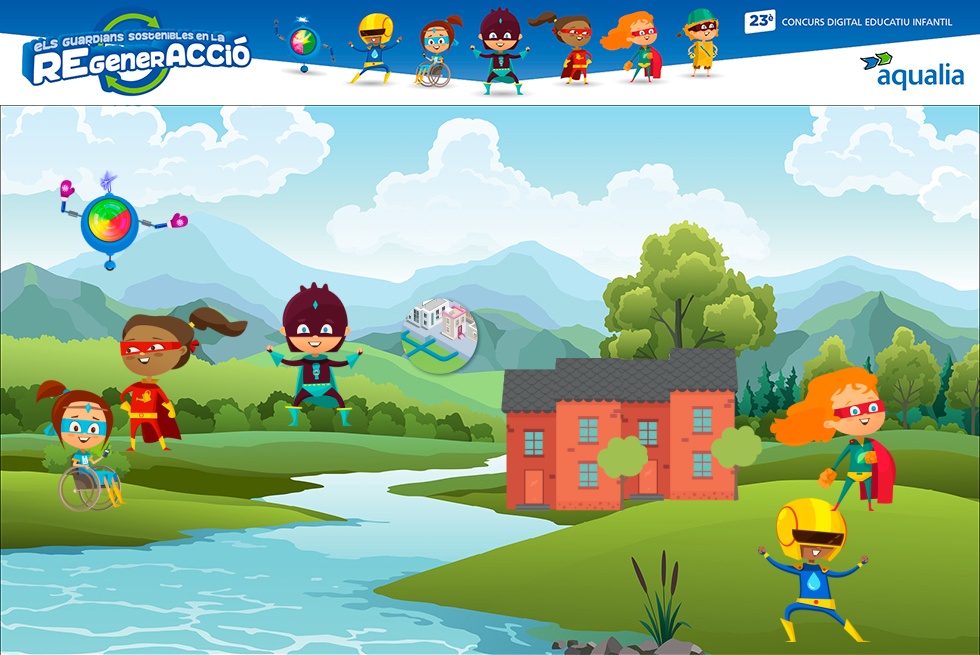Choose the superhero girl in the wheelchair
The image size is (980, 655).
point(85,447)
